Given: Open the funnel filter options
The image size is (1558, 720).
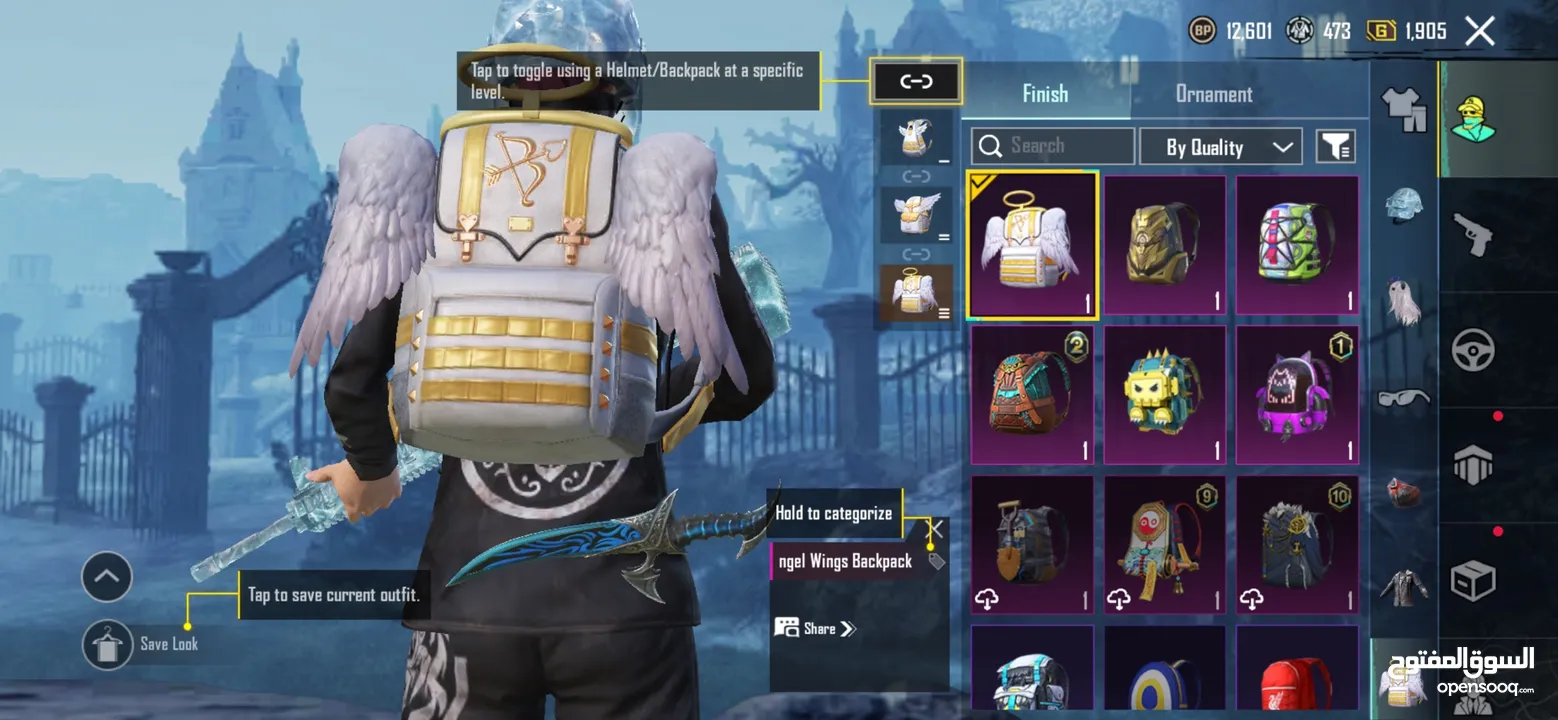Looking at the screenshot, I should coord(1335,147).
